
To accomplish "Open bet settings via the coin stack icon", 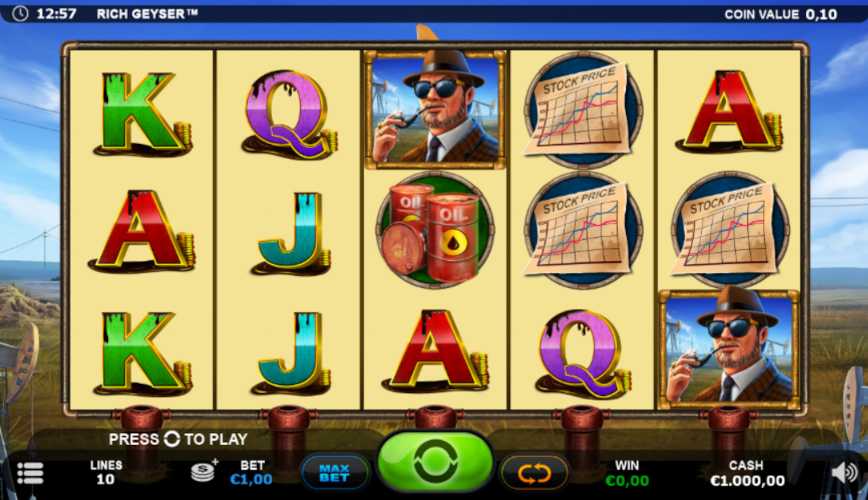I will (x=204, y=470).
